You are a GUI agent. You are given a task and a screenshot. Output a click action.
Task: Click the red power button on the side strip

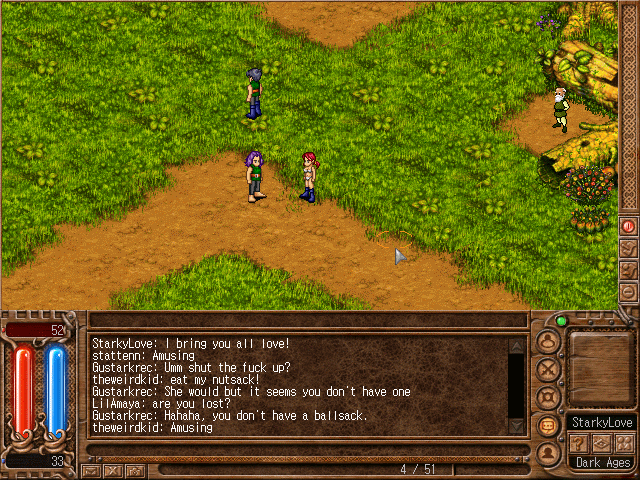tap(629, 226)
